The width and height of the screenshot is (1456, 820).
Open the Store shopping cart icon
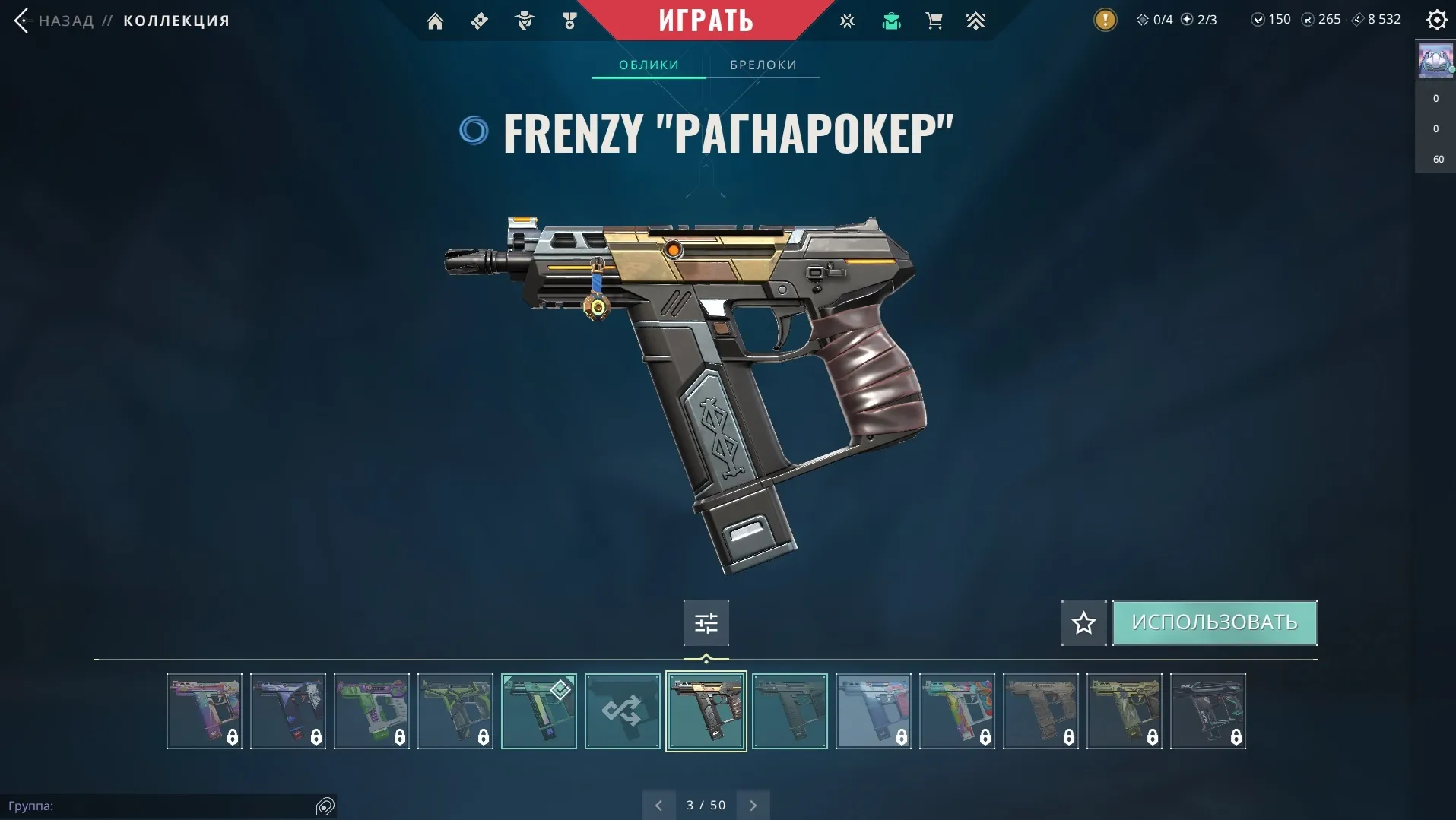pyautogui.click(x=934, y=21)
